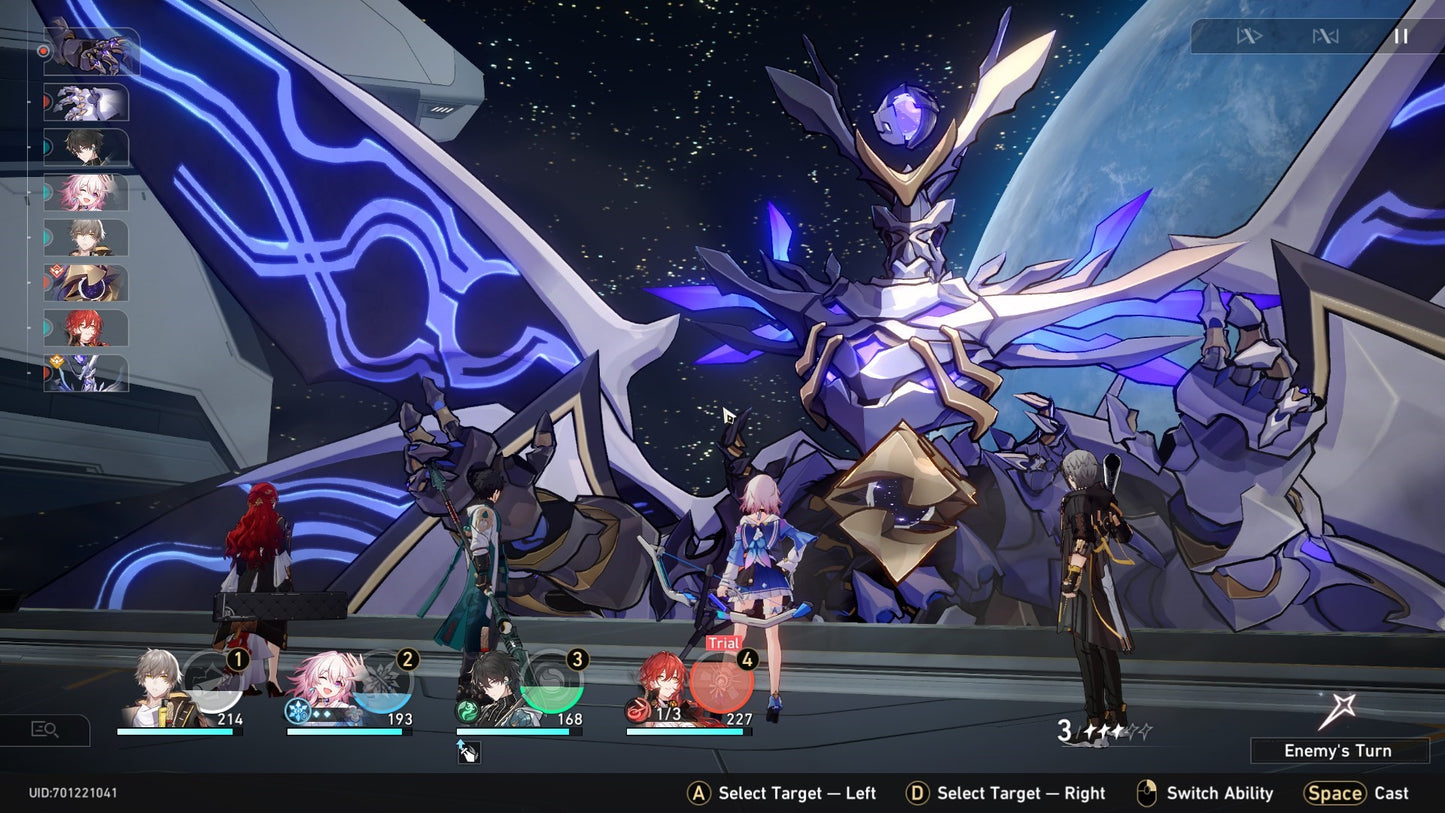Click Space Cast to cast the ability
1445x813 pixels.
[1357, 793]
